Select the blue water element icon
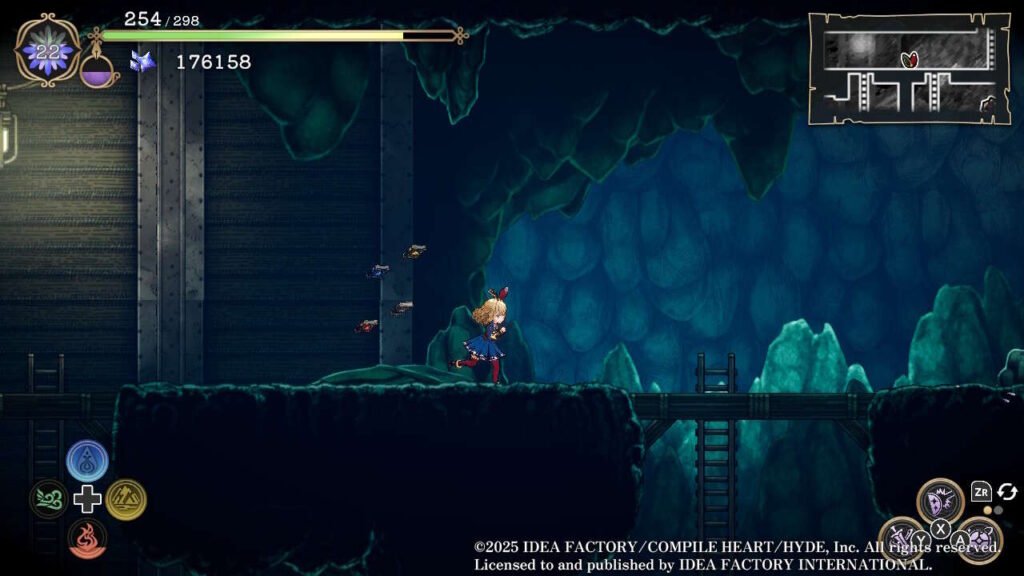This screenshot has width=1024, height=576. tap(87, 461)
